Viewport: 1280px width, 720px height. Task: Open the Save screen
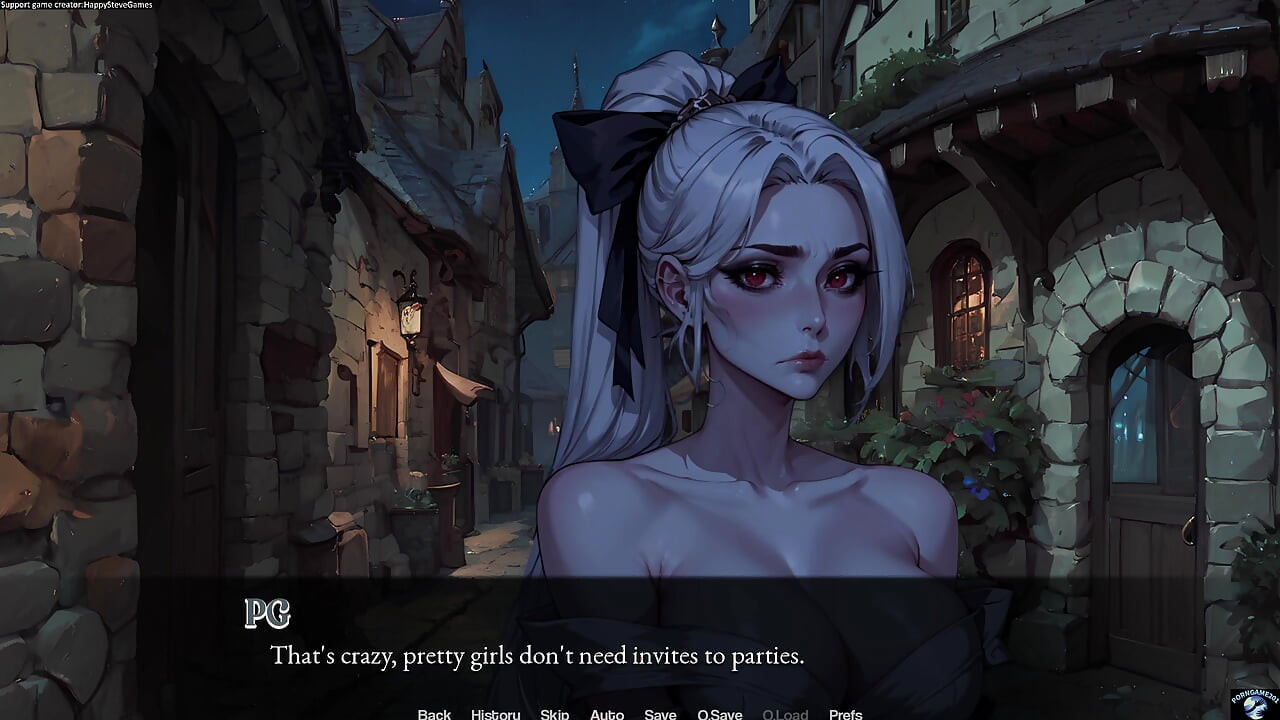pyautogui.click(x=660, y=714)
